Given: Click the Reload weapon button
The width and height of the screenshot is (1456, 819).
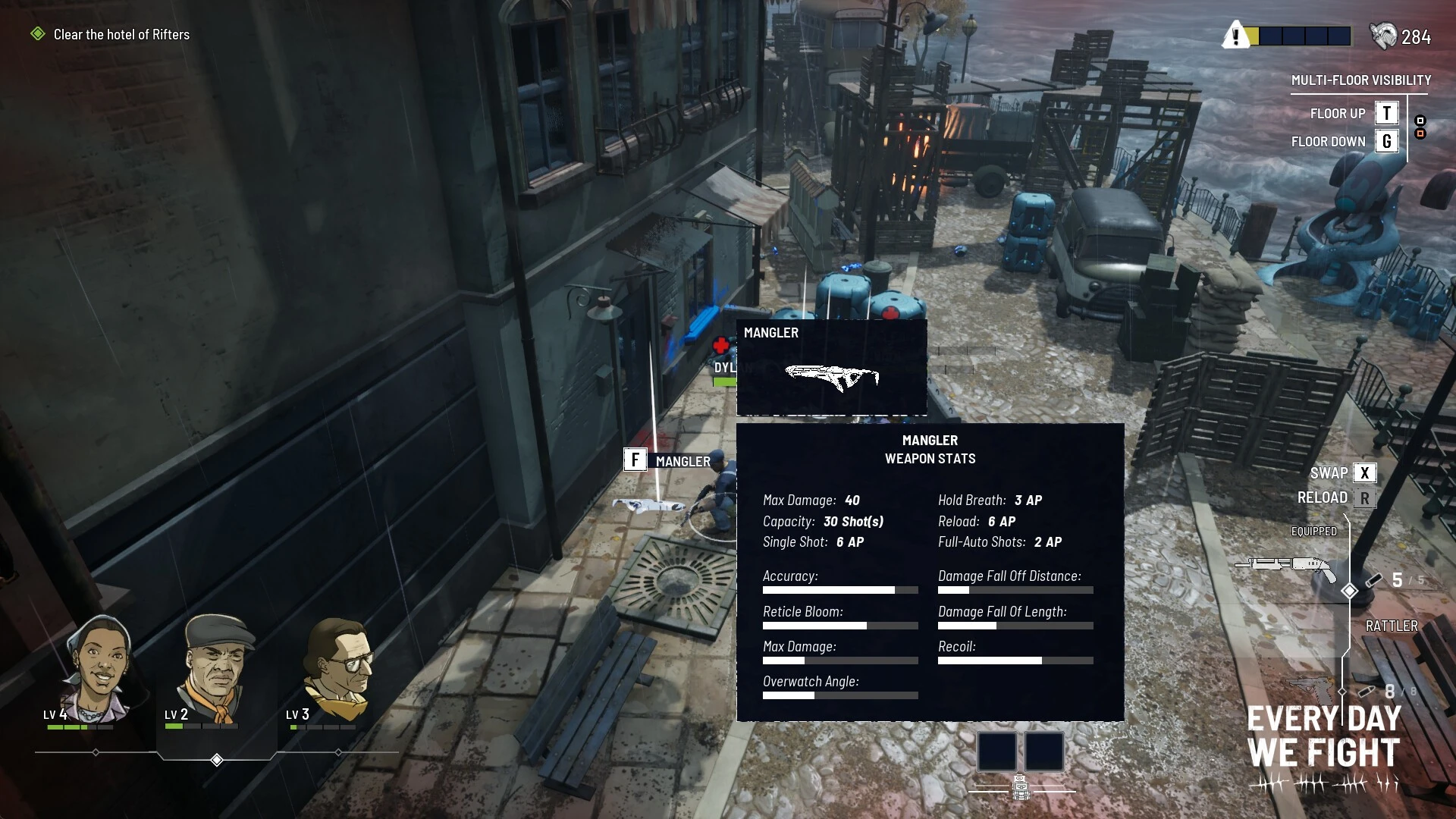Looking at the screenshot, I should pyautogui.click(x=1364, y=498).
